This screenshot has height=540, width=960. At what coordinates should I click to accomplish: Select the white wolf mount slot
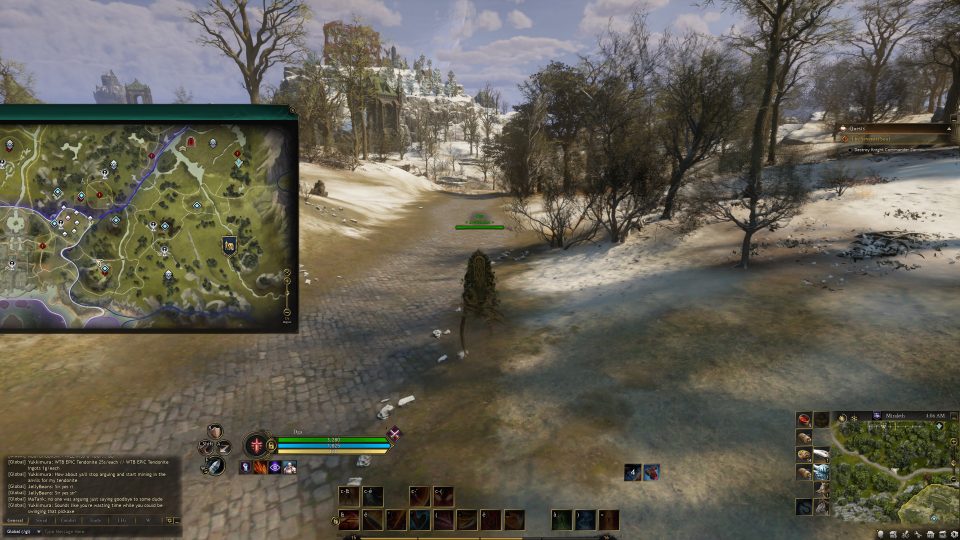coord(821,472)
